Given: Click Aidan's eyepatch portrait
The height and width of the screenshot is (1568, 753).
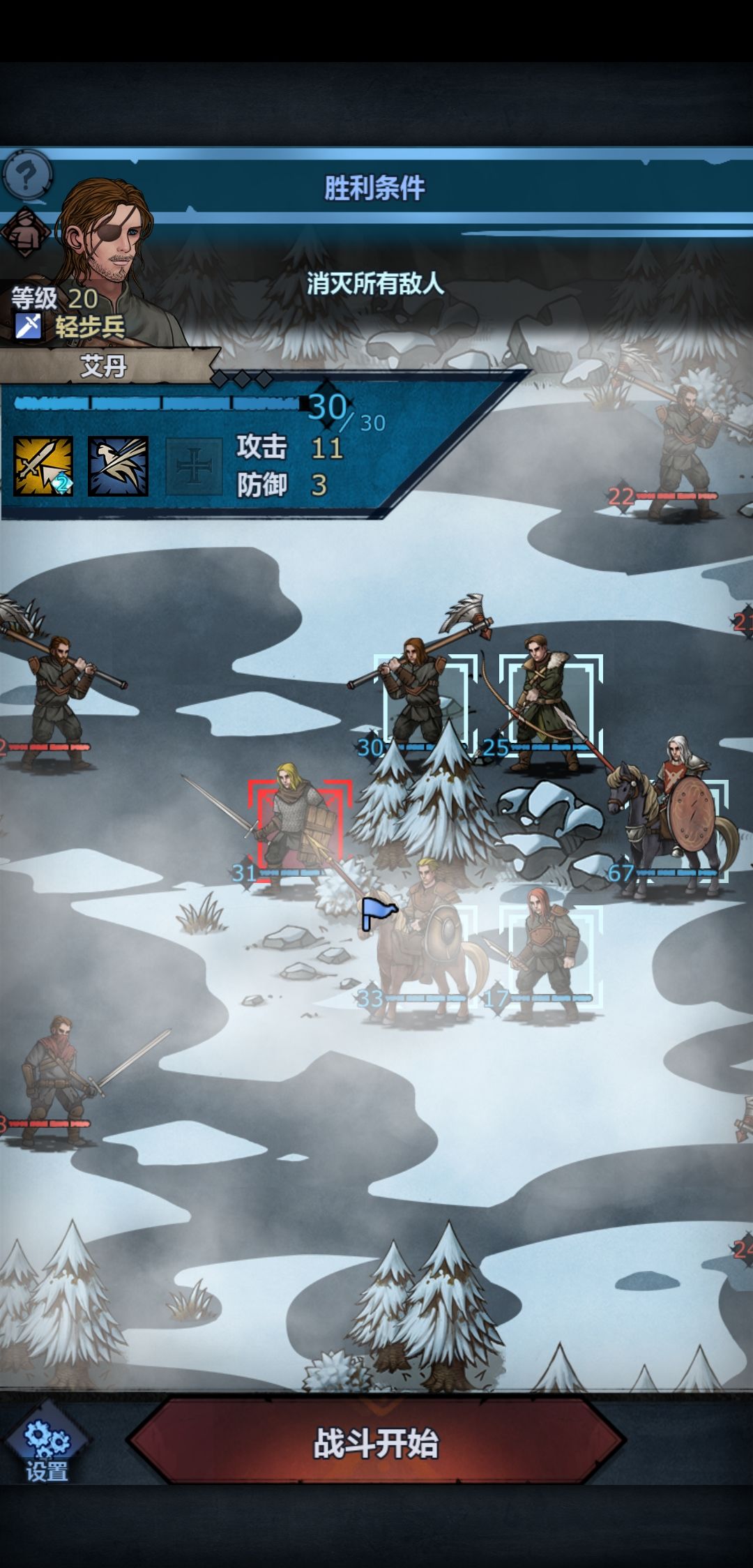Looking at the screenshot, I should pyautogui.click(x=108, y=237).
